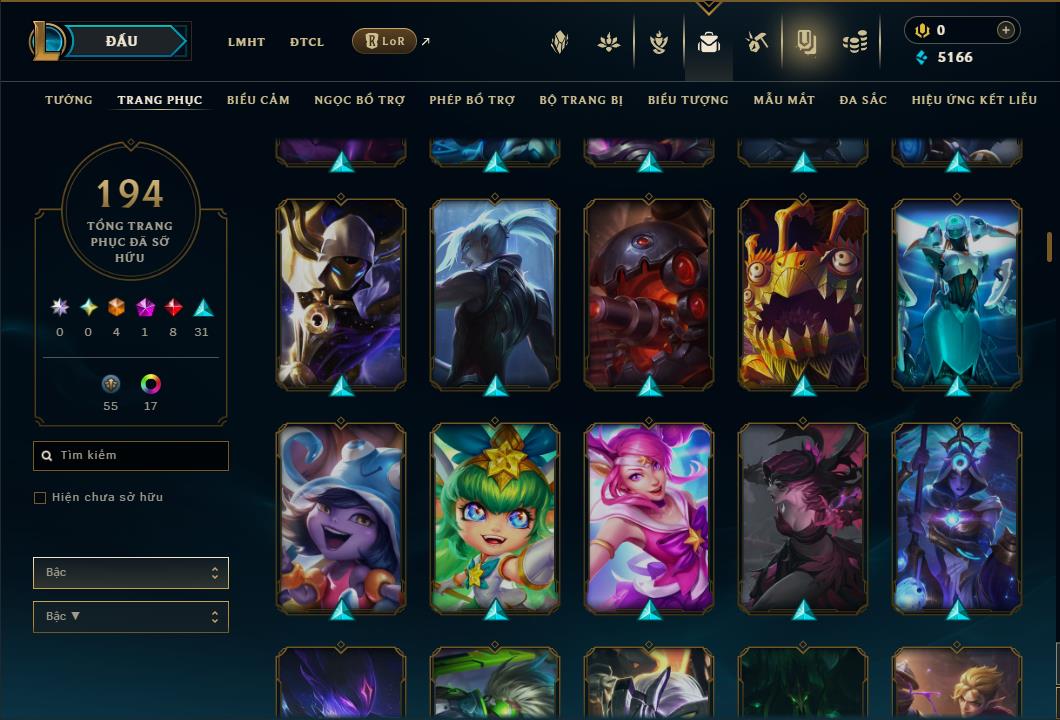Select the green-haired star girl skin card
Image resolution: width=1060 pixels, height=720 pixels.
tap(495, 516)
